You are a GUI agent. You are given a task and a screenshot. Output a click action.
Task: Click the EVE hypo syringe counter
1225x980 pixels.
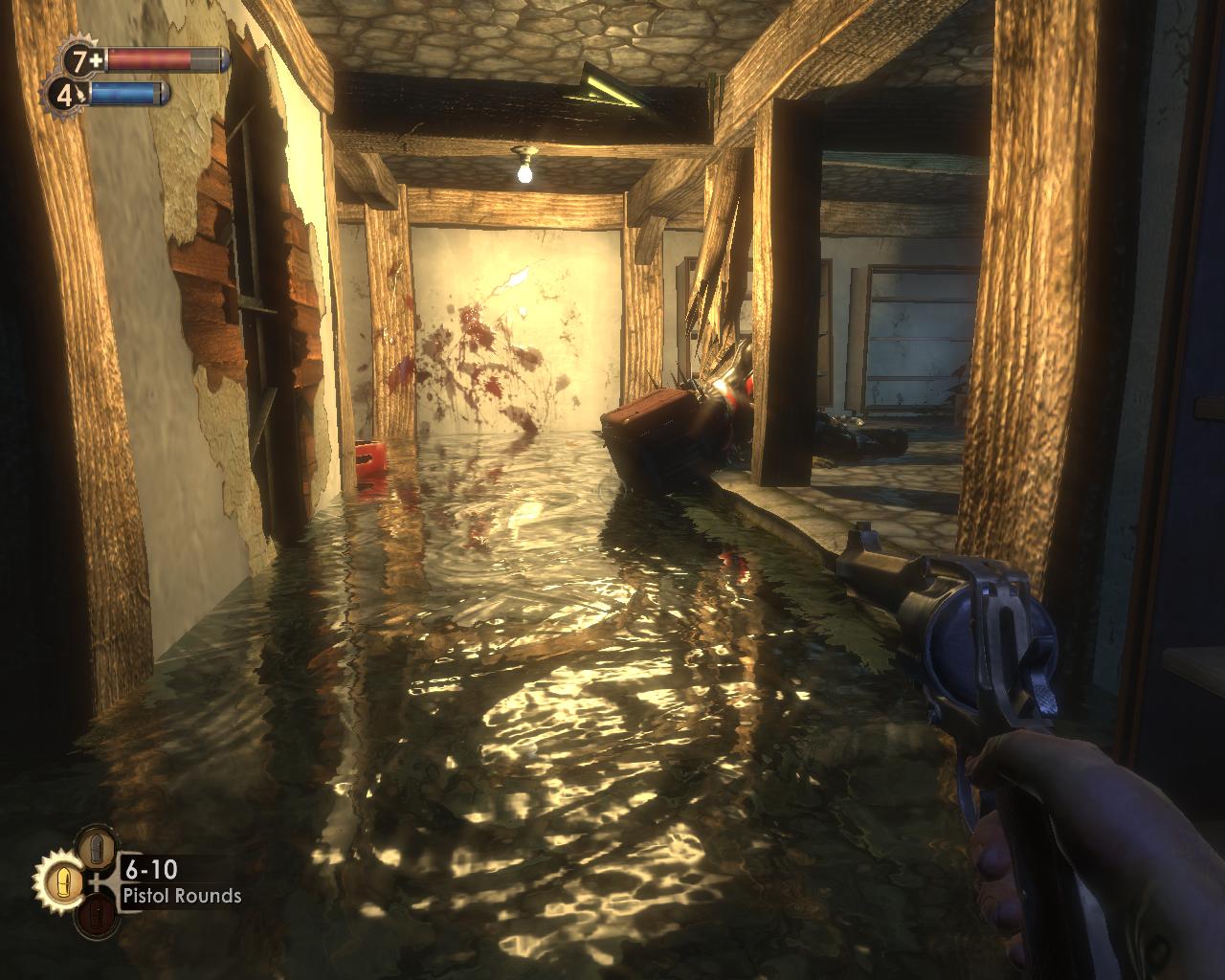[66, 95]
